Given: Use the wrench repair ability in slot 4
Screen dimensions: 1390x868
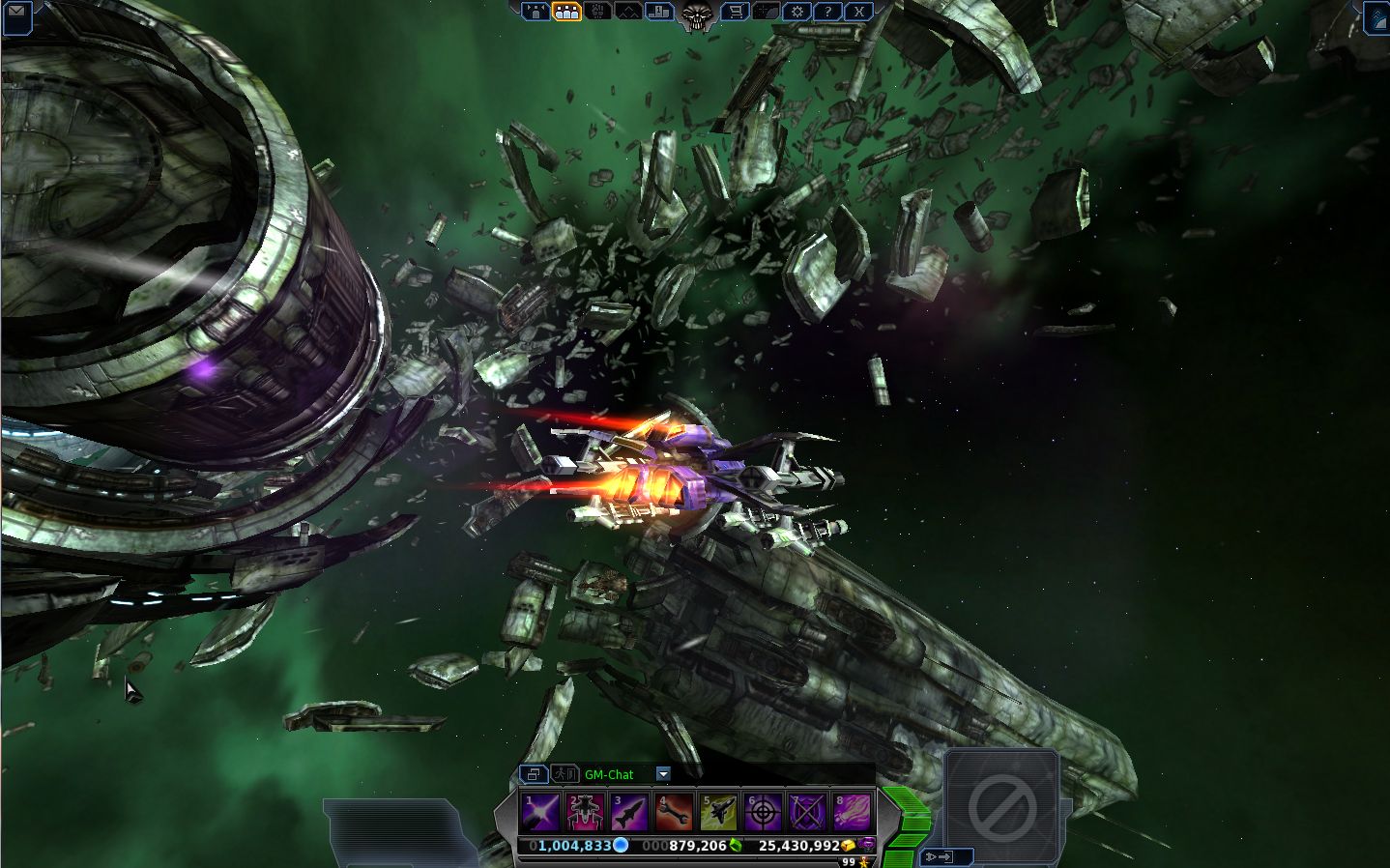Looking at the screenshot, I should click(x=674, y=812).
